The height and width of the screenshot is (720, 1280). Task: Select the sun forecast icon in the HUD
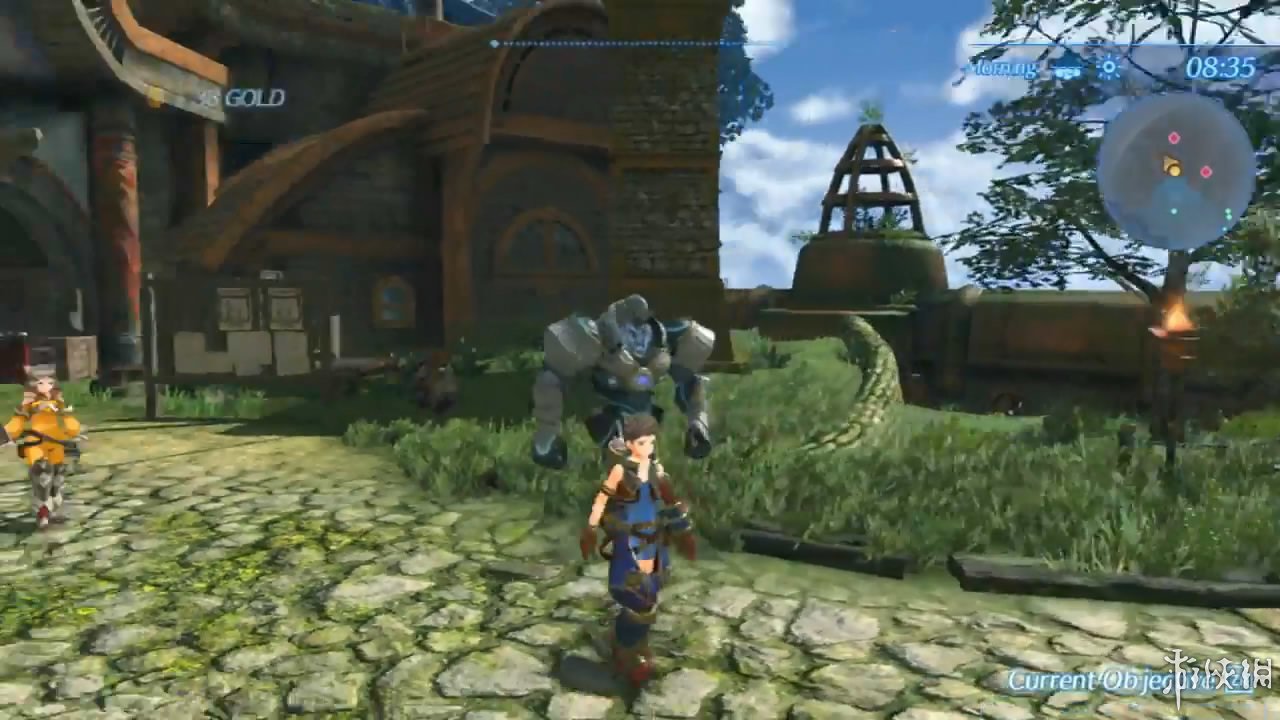coord(1110,68)
